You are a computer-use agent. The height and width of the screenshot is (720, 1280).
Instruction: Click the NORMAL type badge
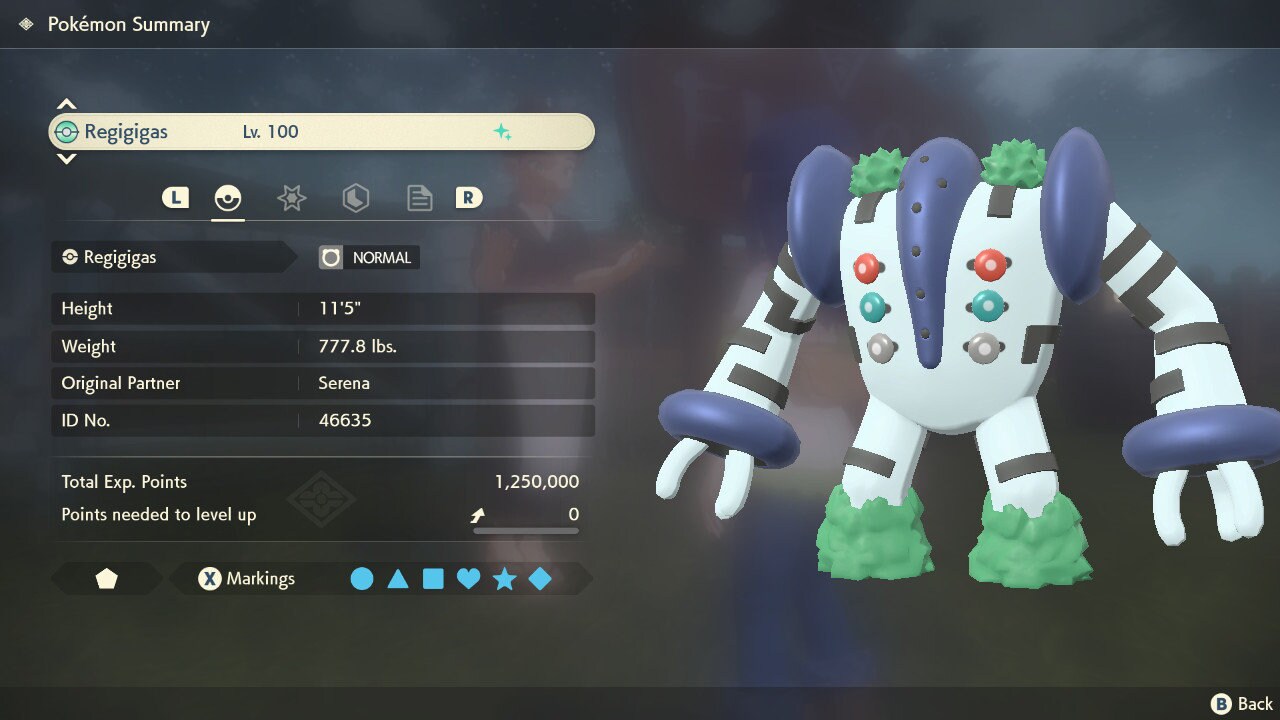(x=369, y=258)
